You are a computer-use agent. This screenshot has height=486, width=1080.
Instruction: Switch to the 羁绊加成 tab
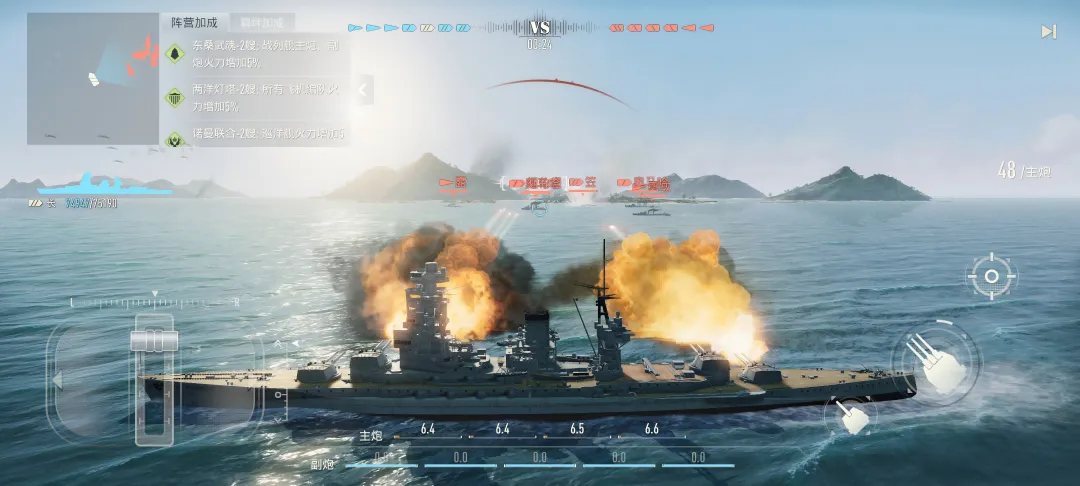tap(262, 22)
